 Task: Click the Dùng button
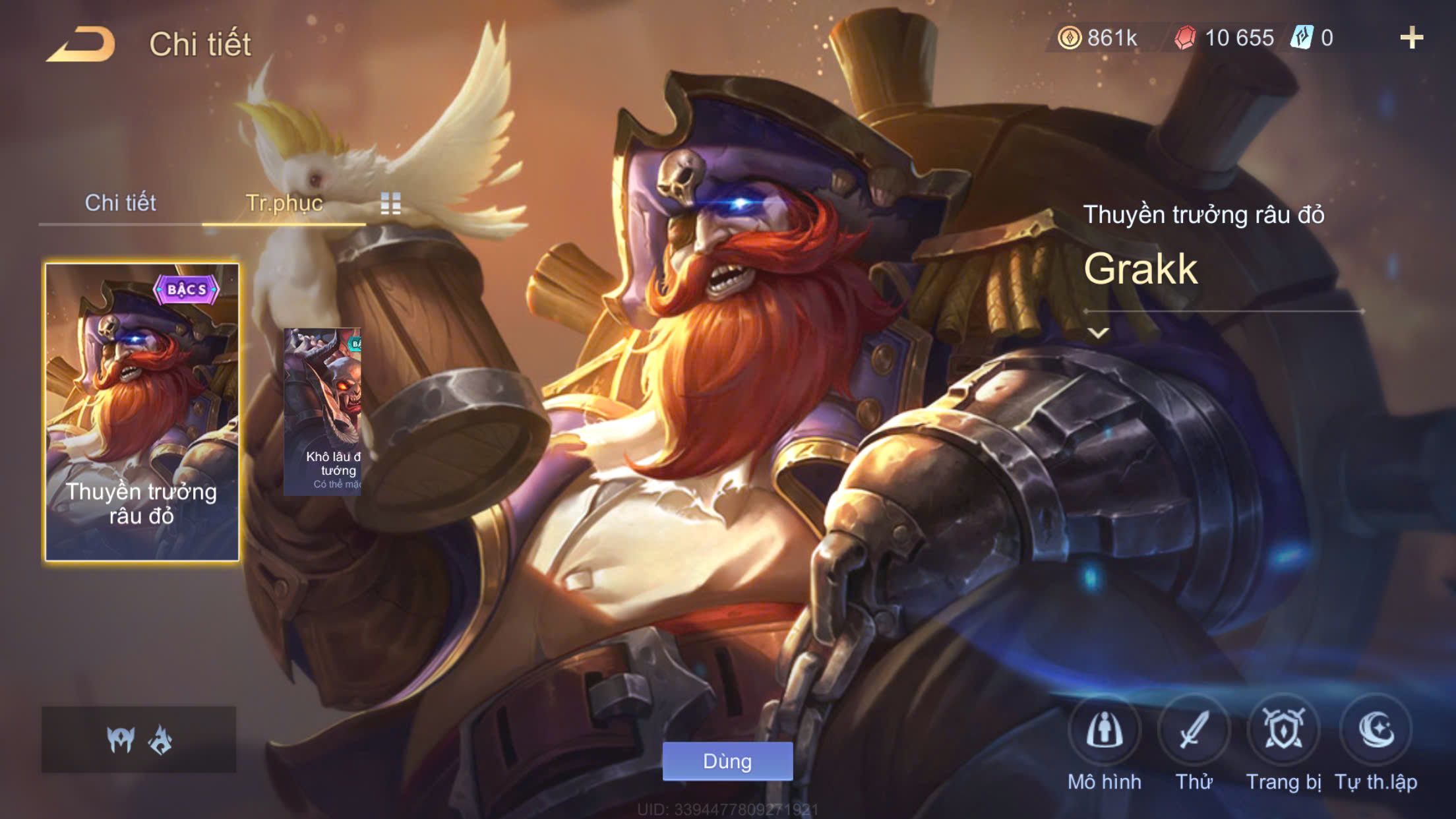pyautogui.click(x=727, y=761)
